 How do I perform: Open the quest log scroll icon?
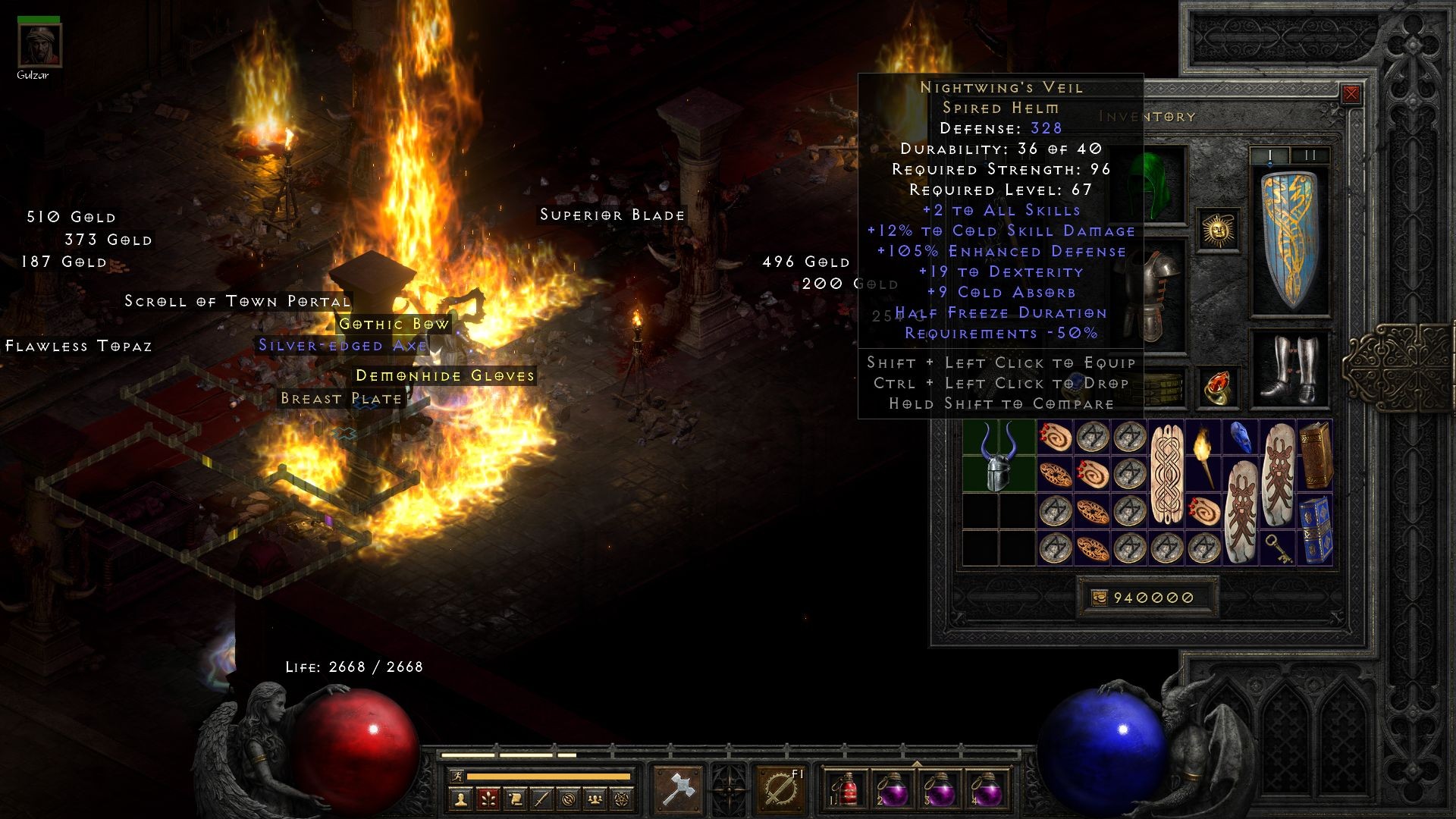514,798
